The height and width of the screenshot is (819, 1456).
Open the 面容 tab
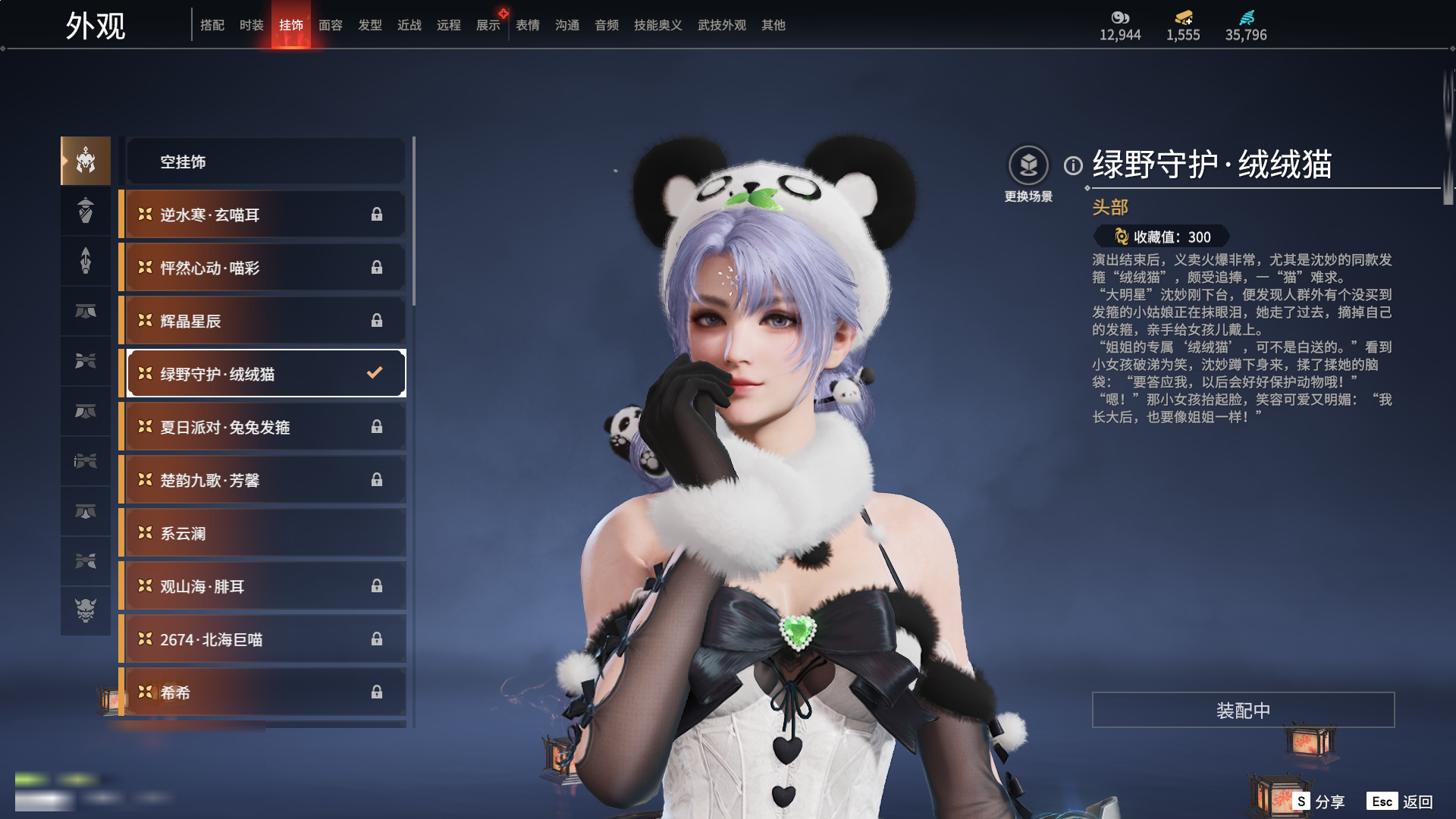coord(330,25)
